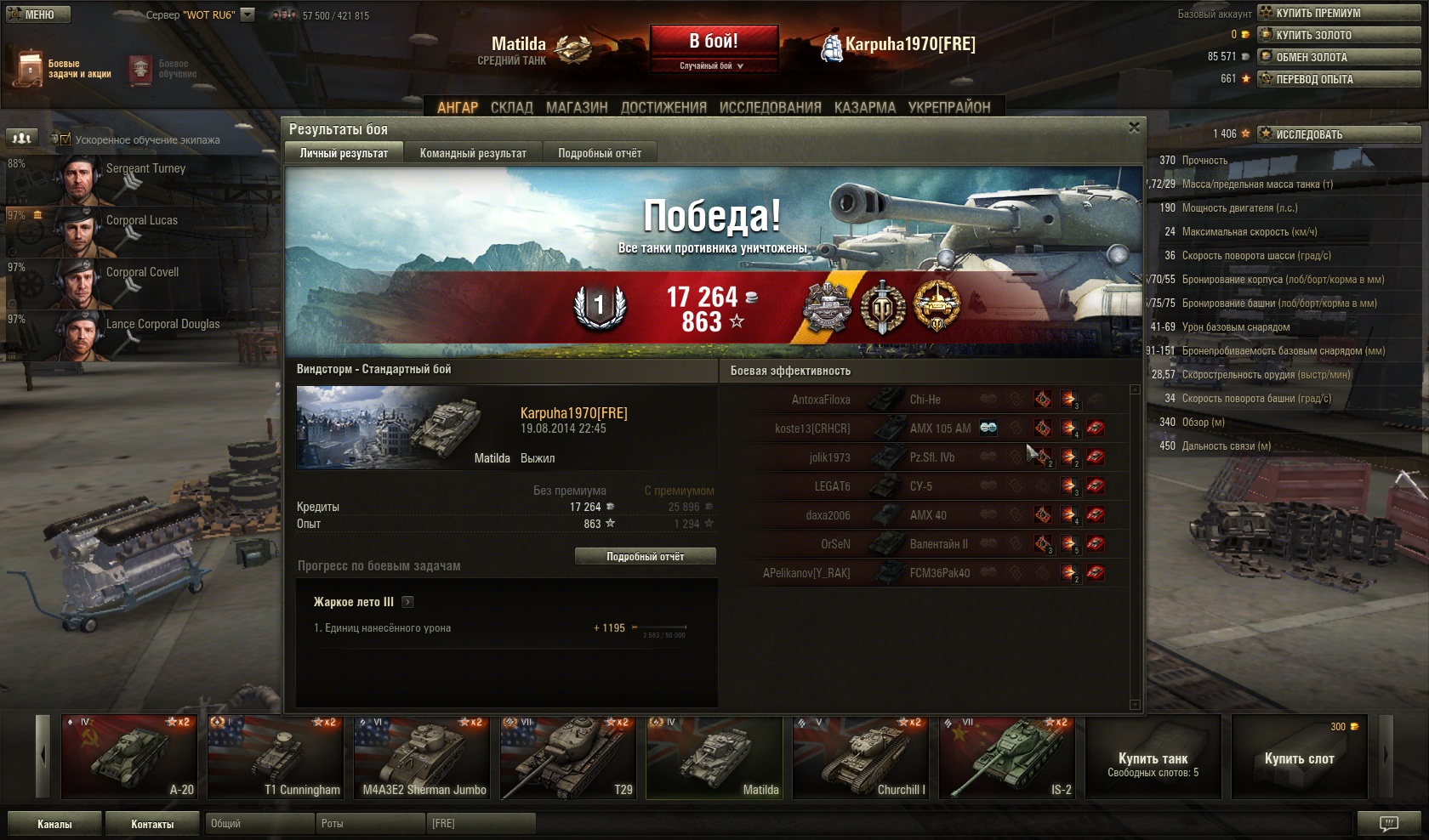
Task: Select the T29 tank in the carousel
Action: 568,758
